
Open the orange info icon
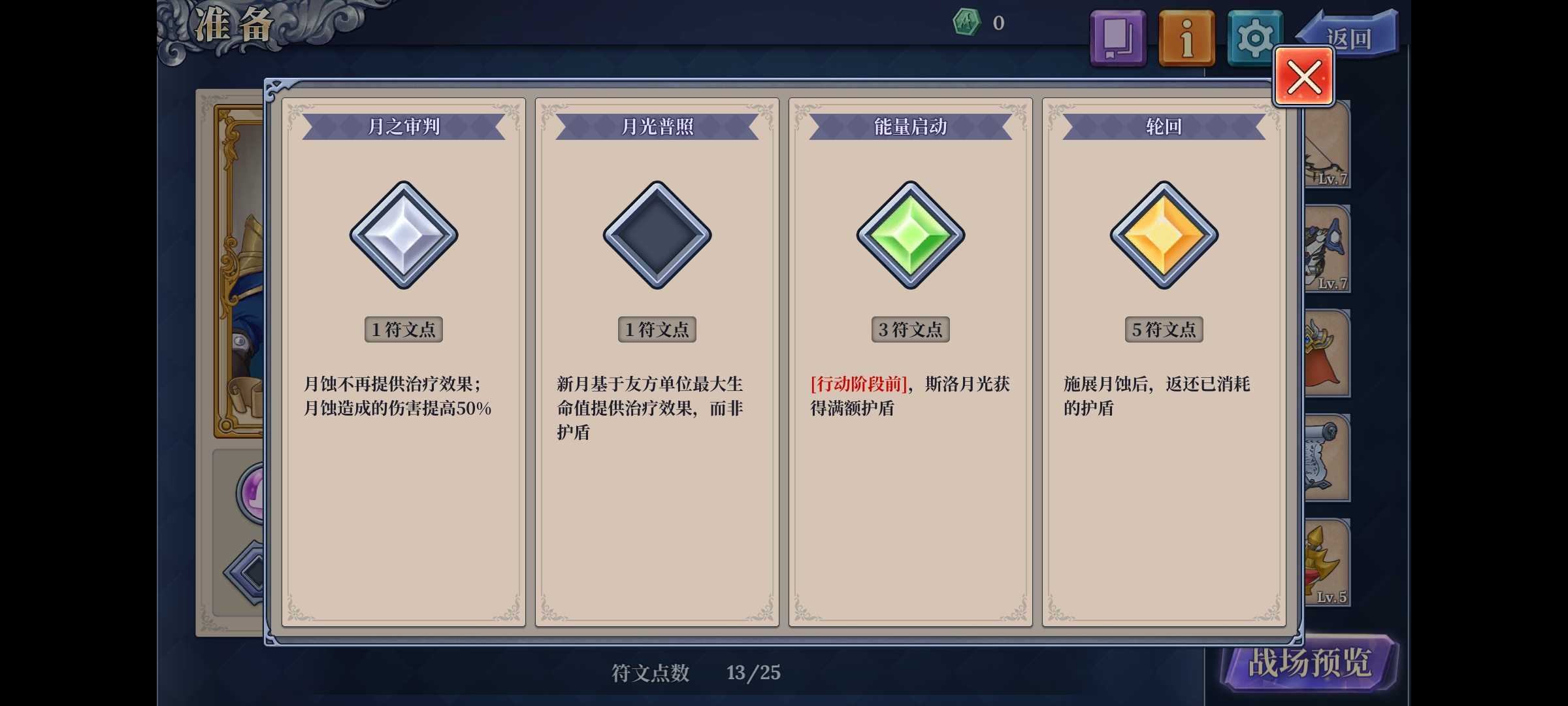[1186, 37]
